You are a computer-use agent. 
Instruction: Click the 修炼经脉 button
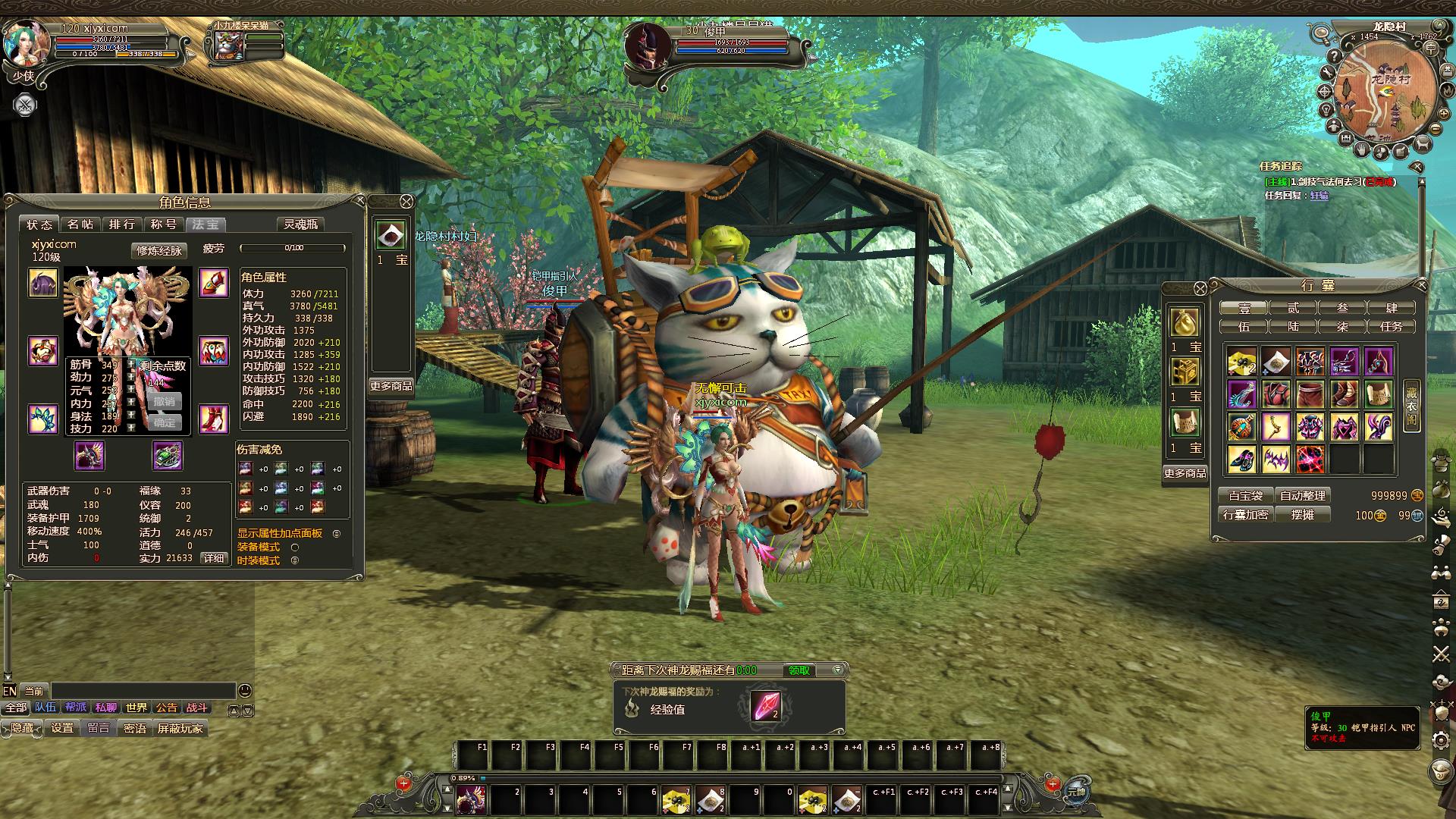pyautogui.click(x=158, y=250)
